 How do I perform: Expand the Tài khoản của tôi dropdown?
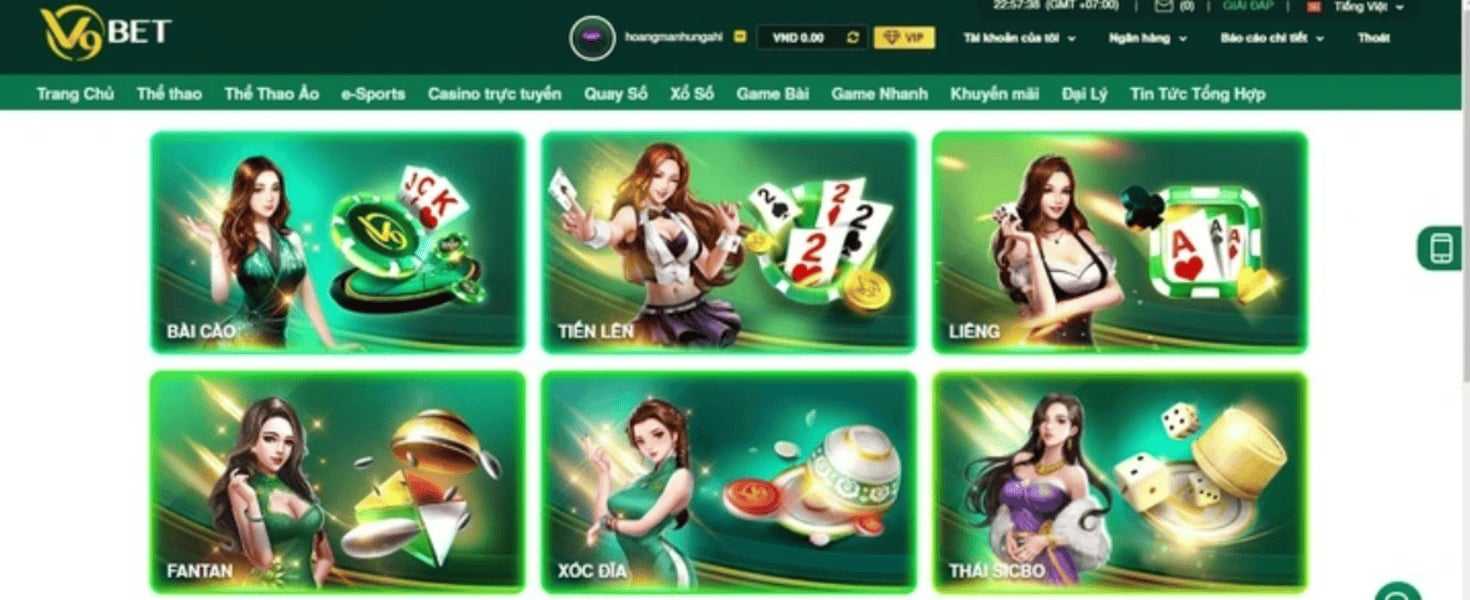pyautogui.click(x=1019, y=38)
